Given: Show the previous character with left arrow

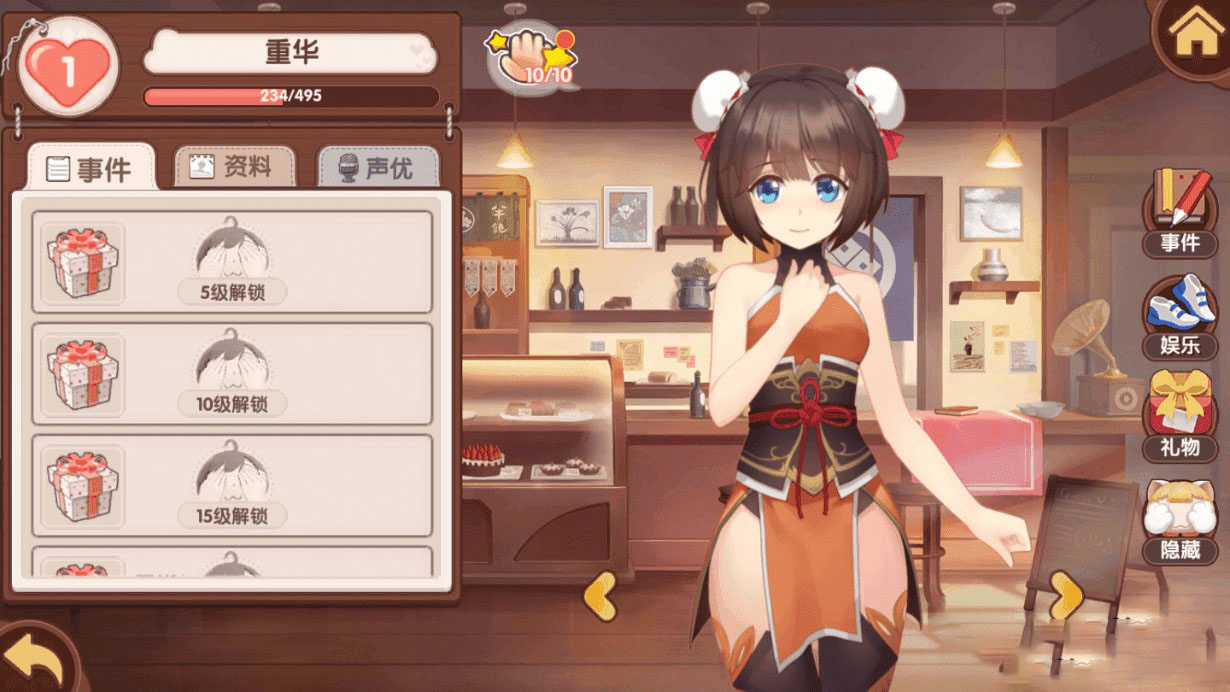Looking at the screenshot, I should (x=600, y=597).
